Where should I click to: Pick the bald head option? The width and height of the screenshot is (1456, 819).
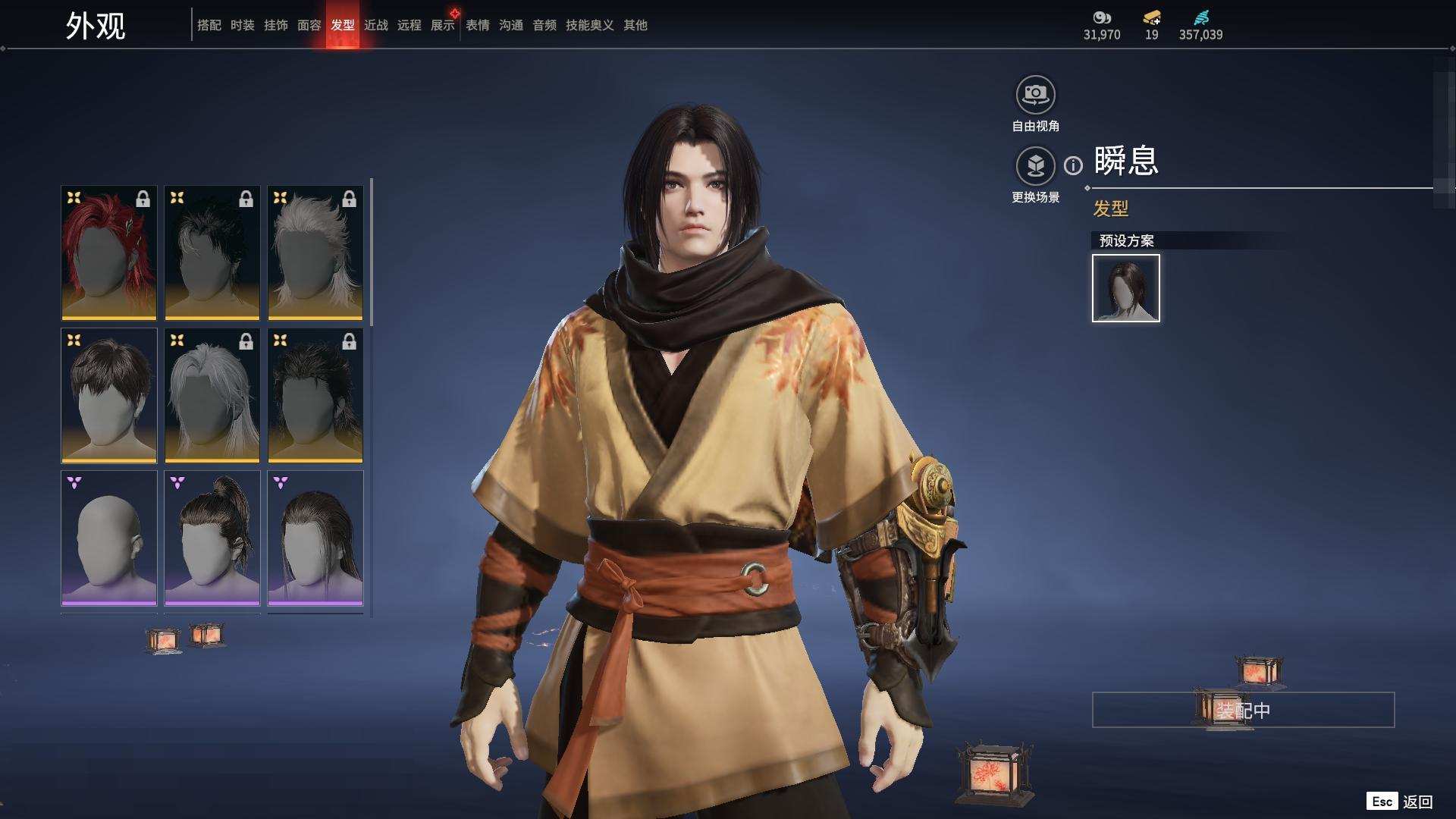pyautogui.click(x=109, y=538)
